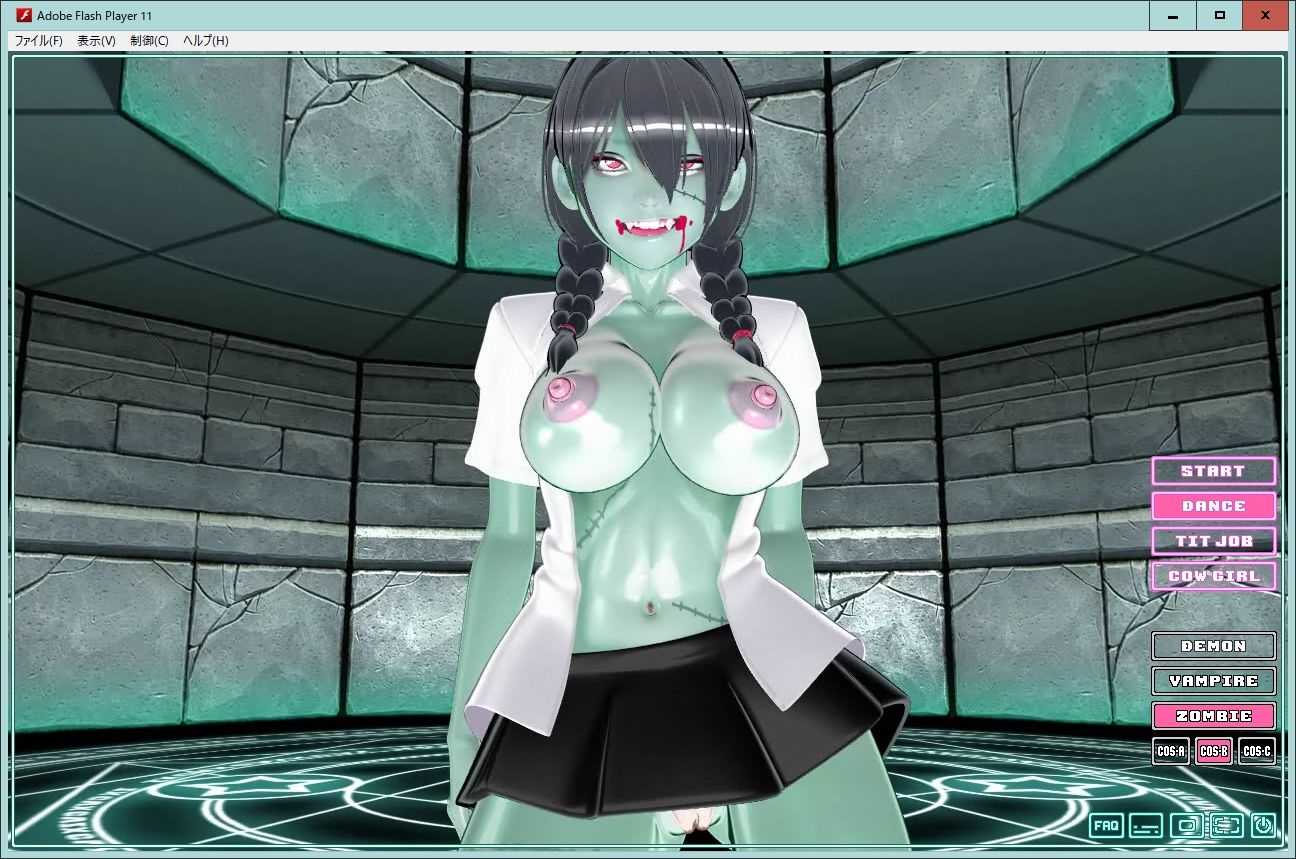
Task: Choose the TIT JOB option
Action: [x=1213, y=541]
